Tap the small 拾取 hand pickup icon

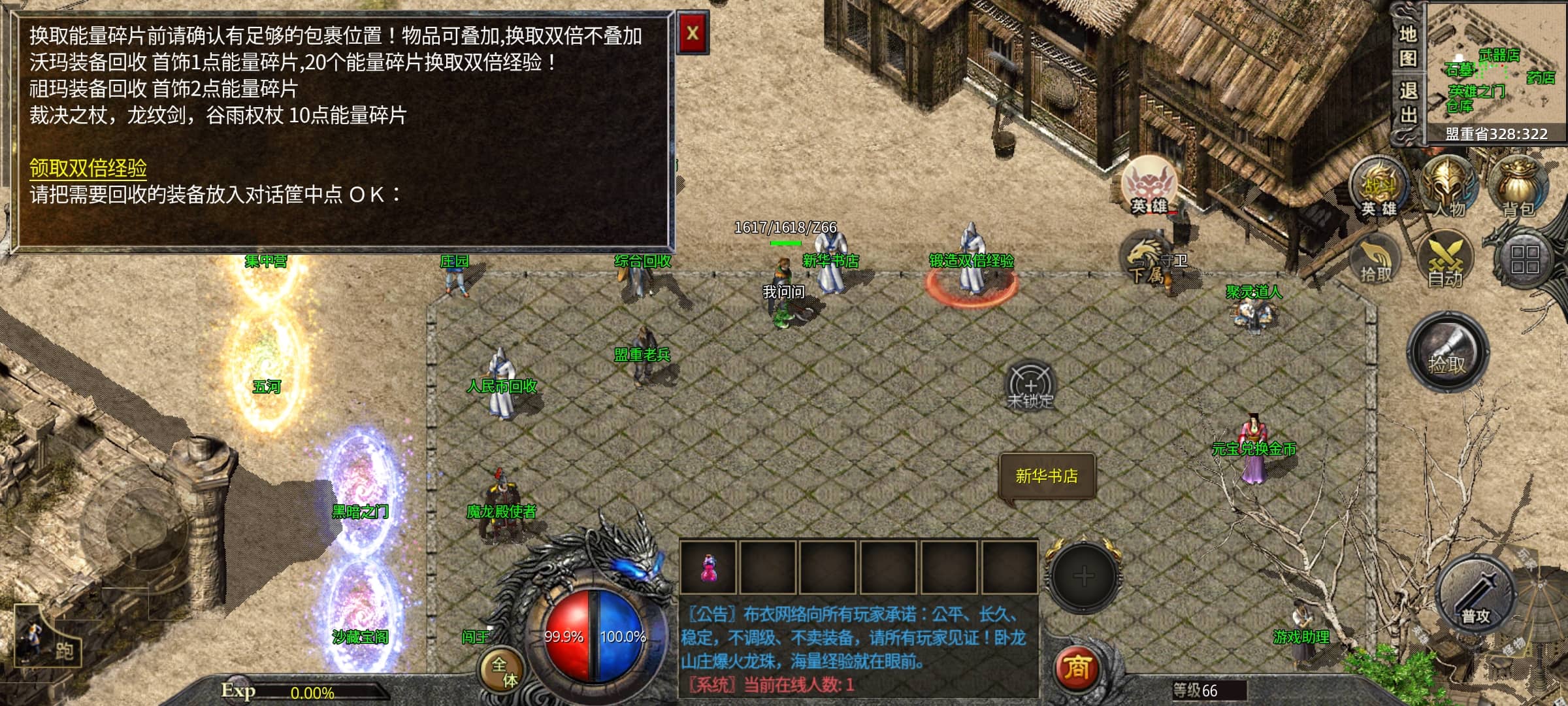click(x=1376, y=261)
